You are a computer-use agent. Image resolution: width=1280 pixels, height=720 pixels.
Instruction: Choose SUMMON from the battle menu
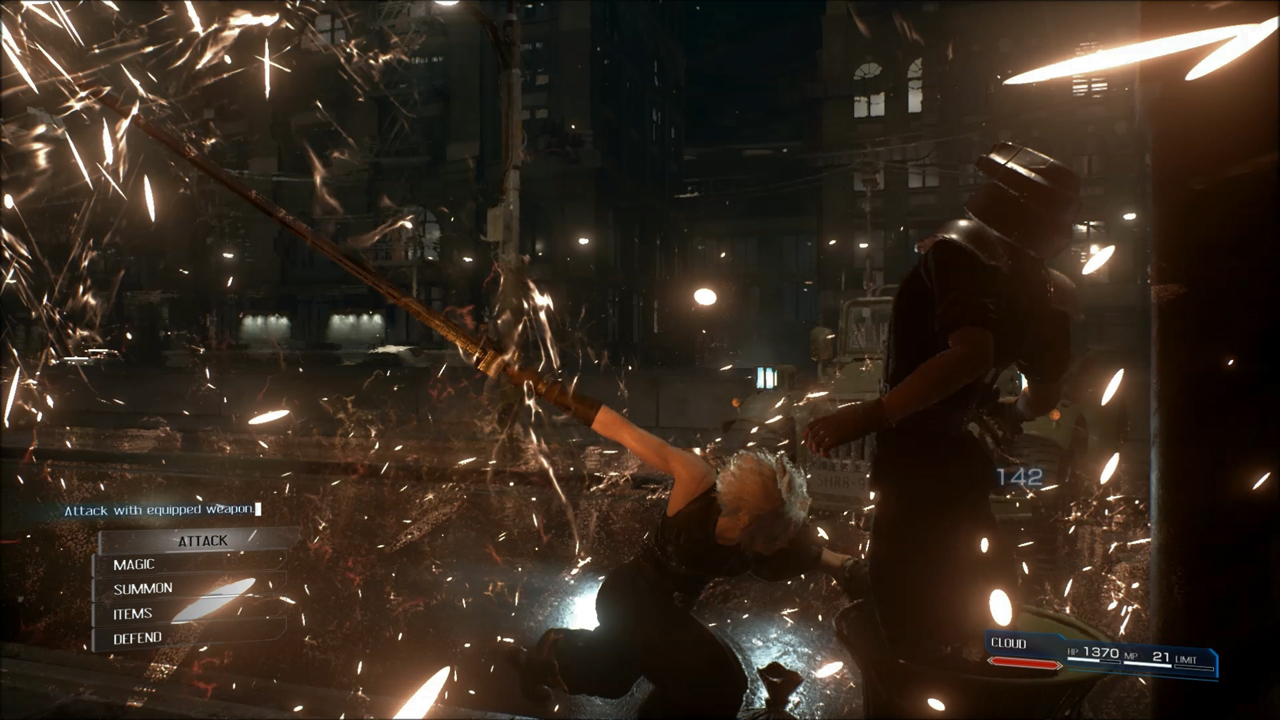pyautogui.click(x=143, y=589)
